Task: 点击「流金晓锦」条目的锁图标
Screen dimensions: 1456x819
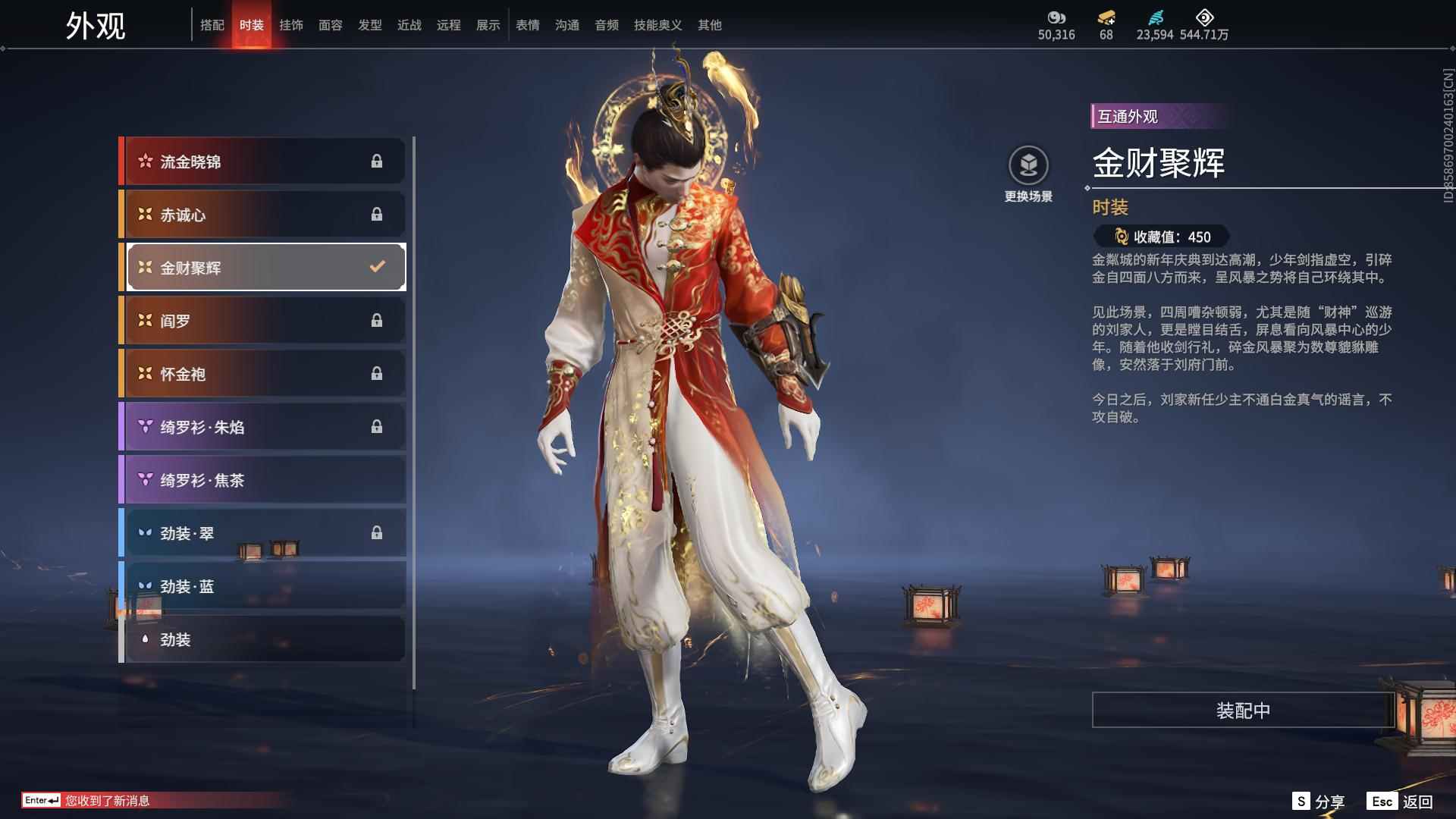Action: 377,161
